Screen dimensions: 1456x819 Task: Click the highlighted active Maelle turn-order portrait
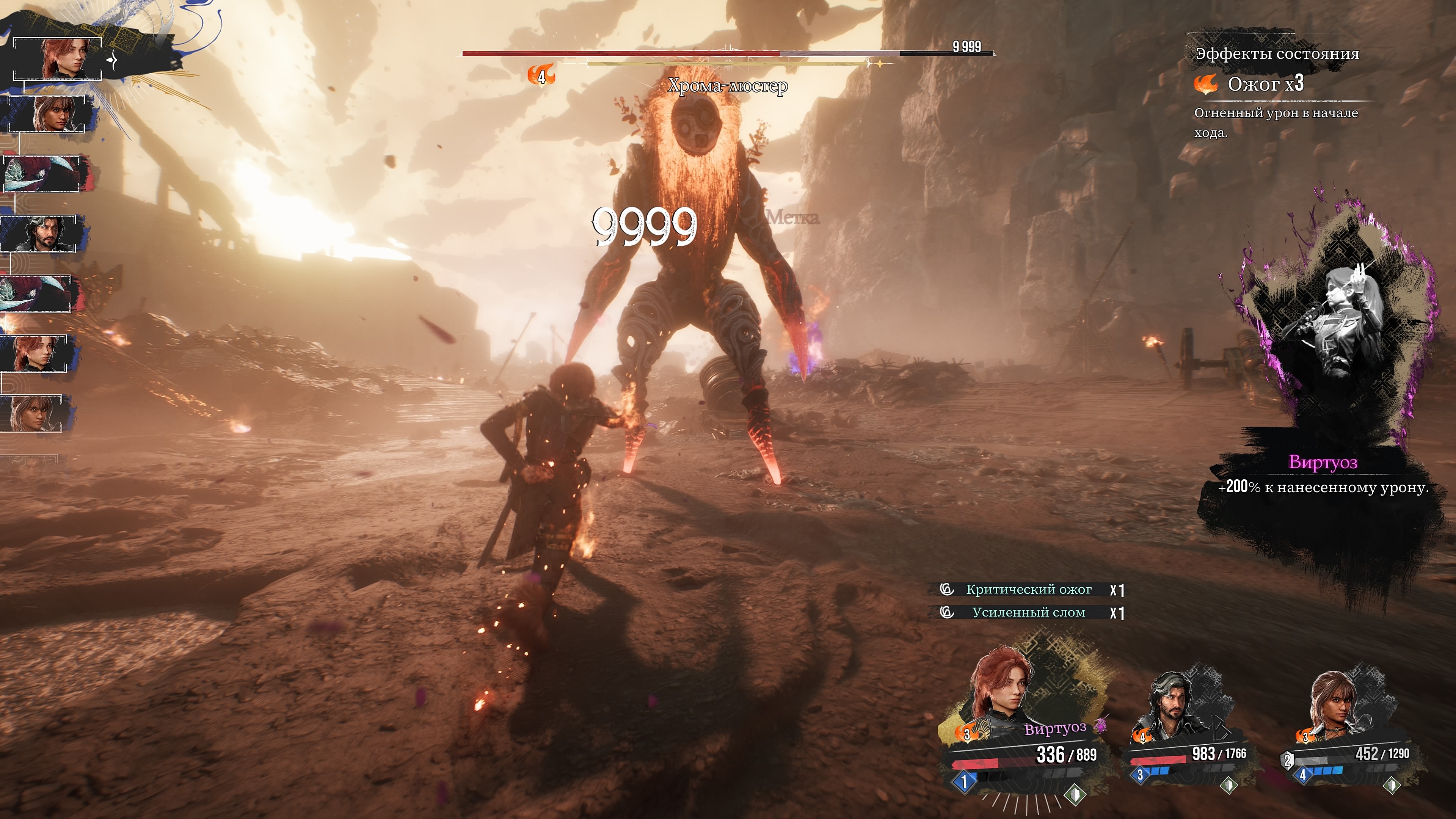[58, 59]
